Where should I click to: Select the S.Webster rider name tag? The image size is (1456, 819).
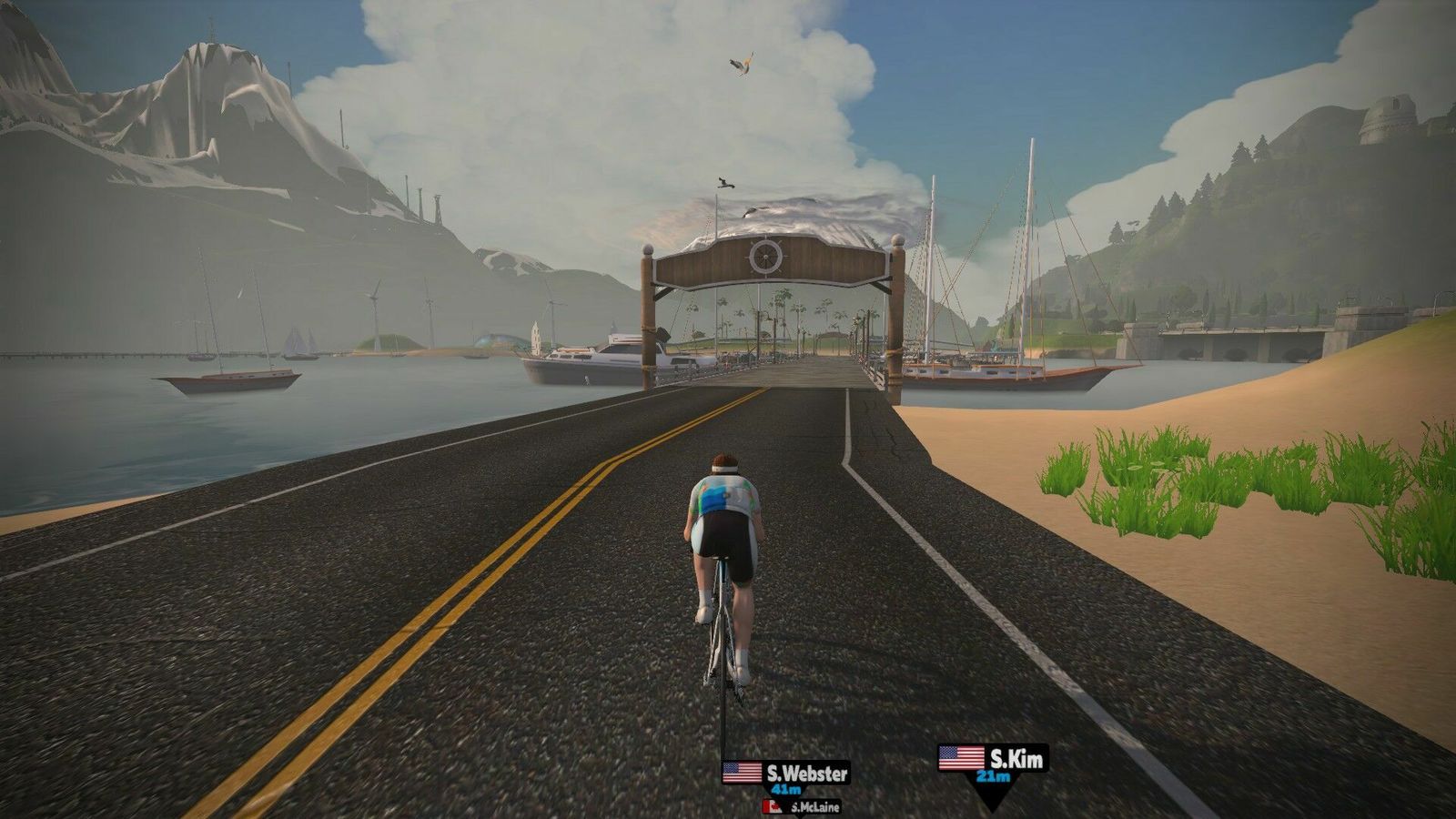786,775
